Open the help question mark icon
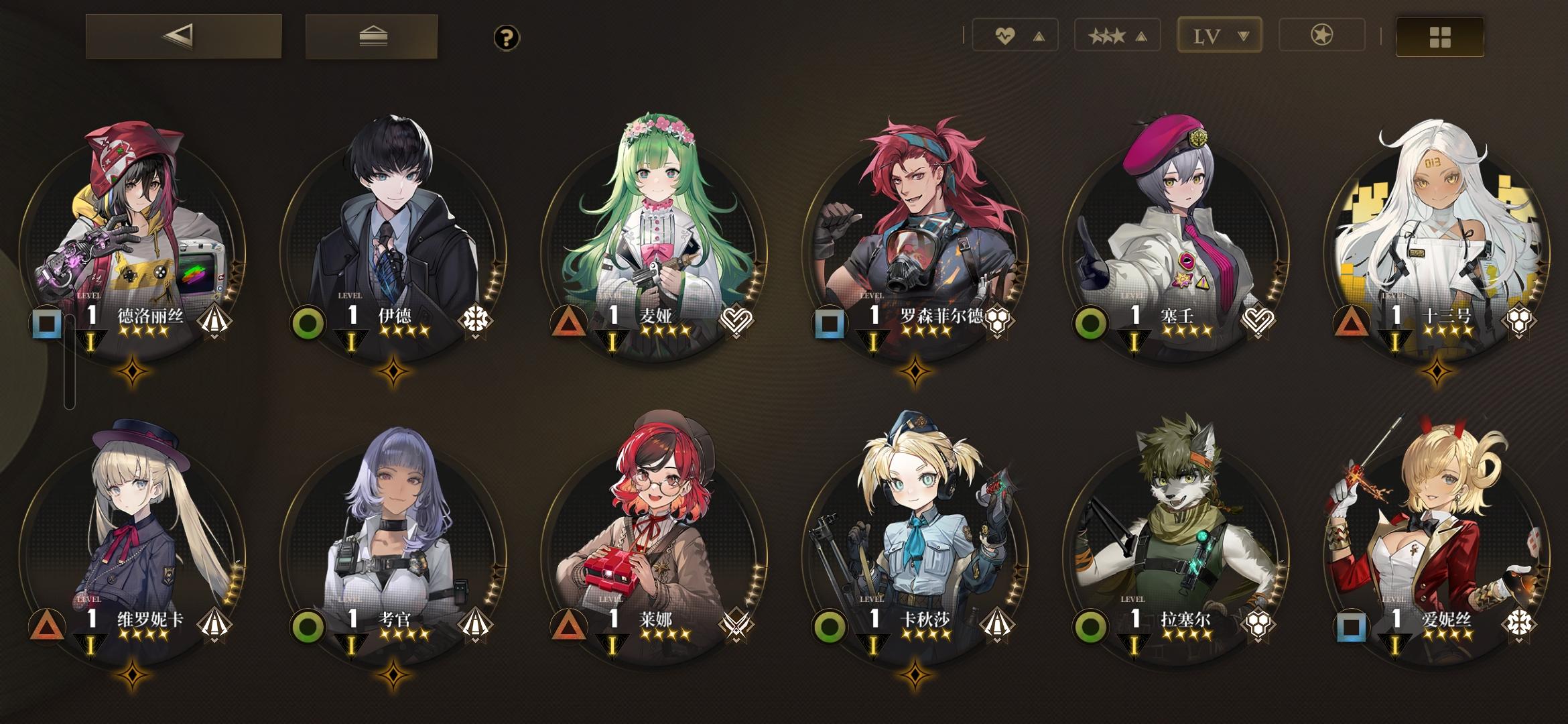The height and width of the screenshot is (724, 1568). click(x=507, y=38)
